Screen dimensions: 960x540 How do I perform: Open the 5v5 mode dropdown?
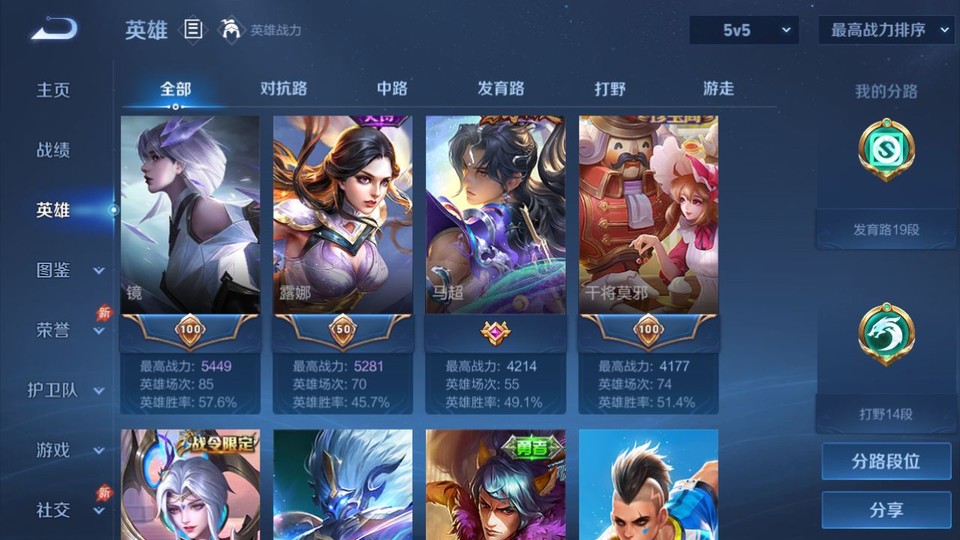tap(743, 30)
